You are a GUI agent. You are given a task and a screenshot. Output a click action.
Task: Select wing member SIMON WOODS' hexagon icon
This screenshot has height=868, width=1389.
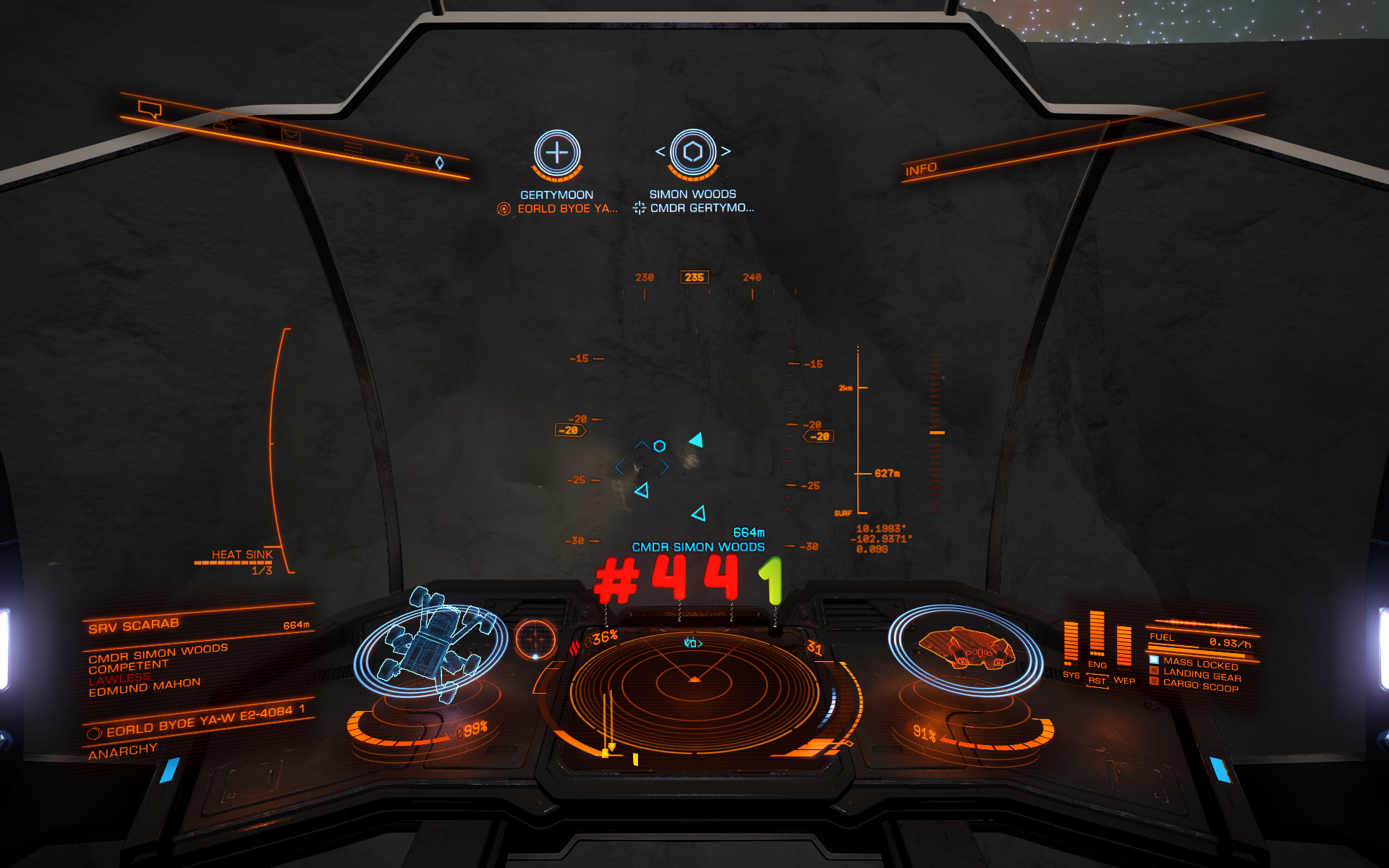click(x=692, y=152)
